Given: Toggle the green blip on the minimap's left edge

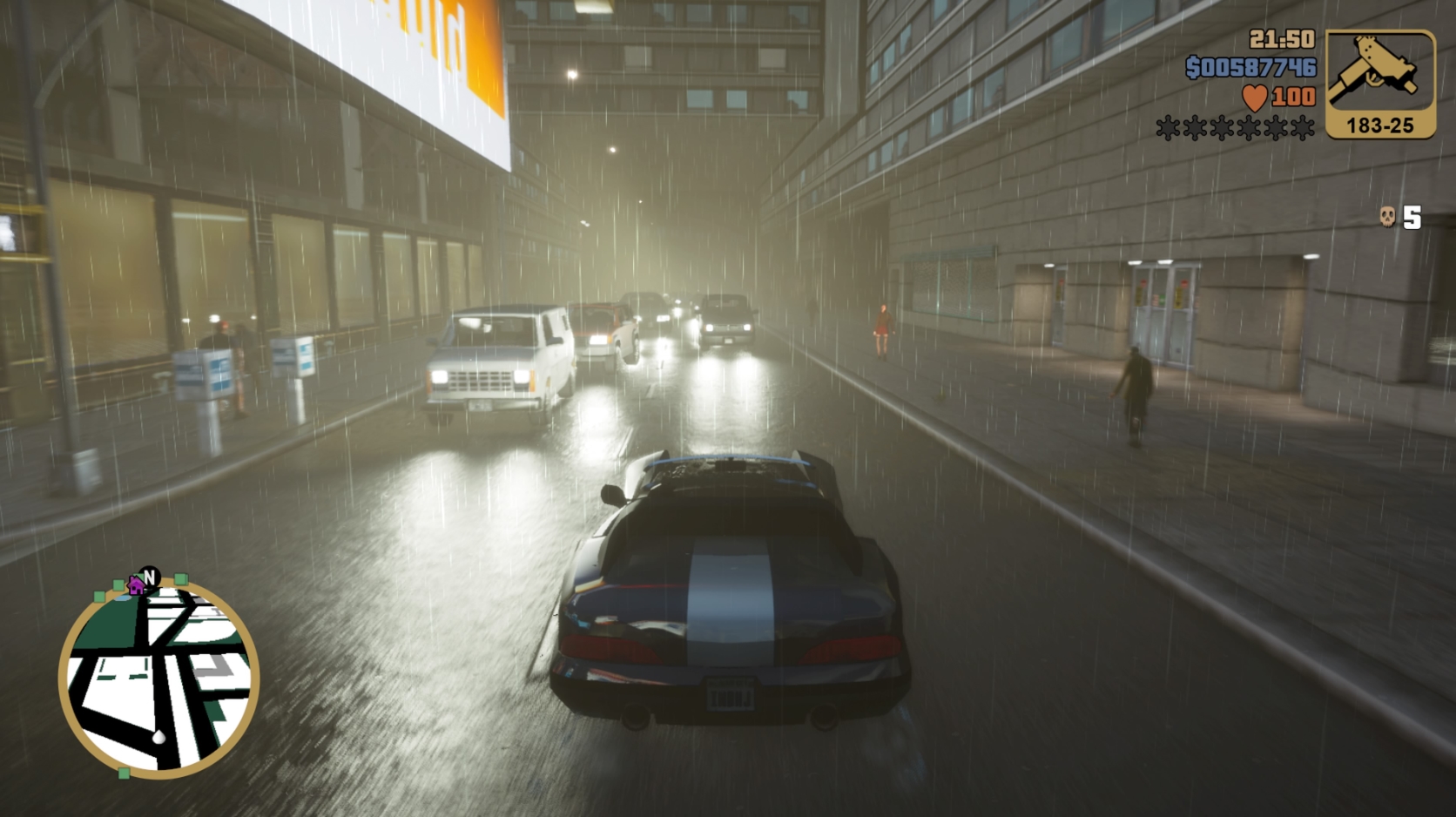Looking at the screenshot, I should (98, 598).
